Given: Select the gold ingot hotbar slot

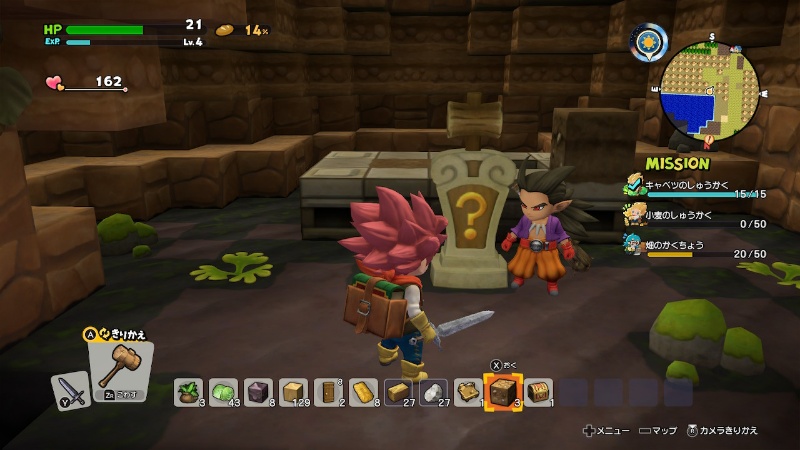Looking at the screenshot, I should (362, 391).
